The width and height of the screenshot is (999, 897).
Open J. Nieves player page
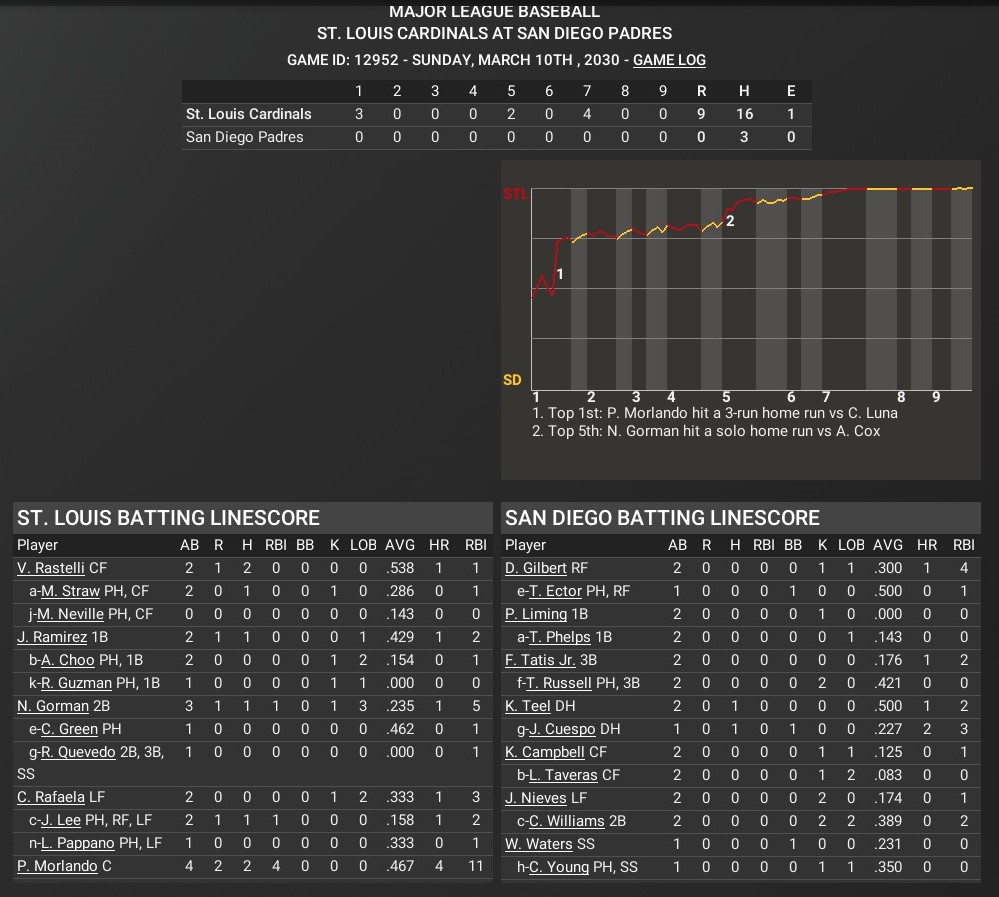(x=536, y=797)
